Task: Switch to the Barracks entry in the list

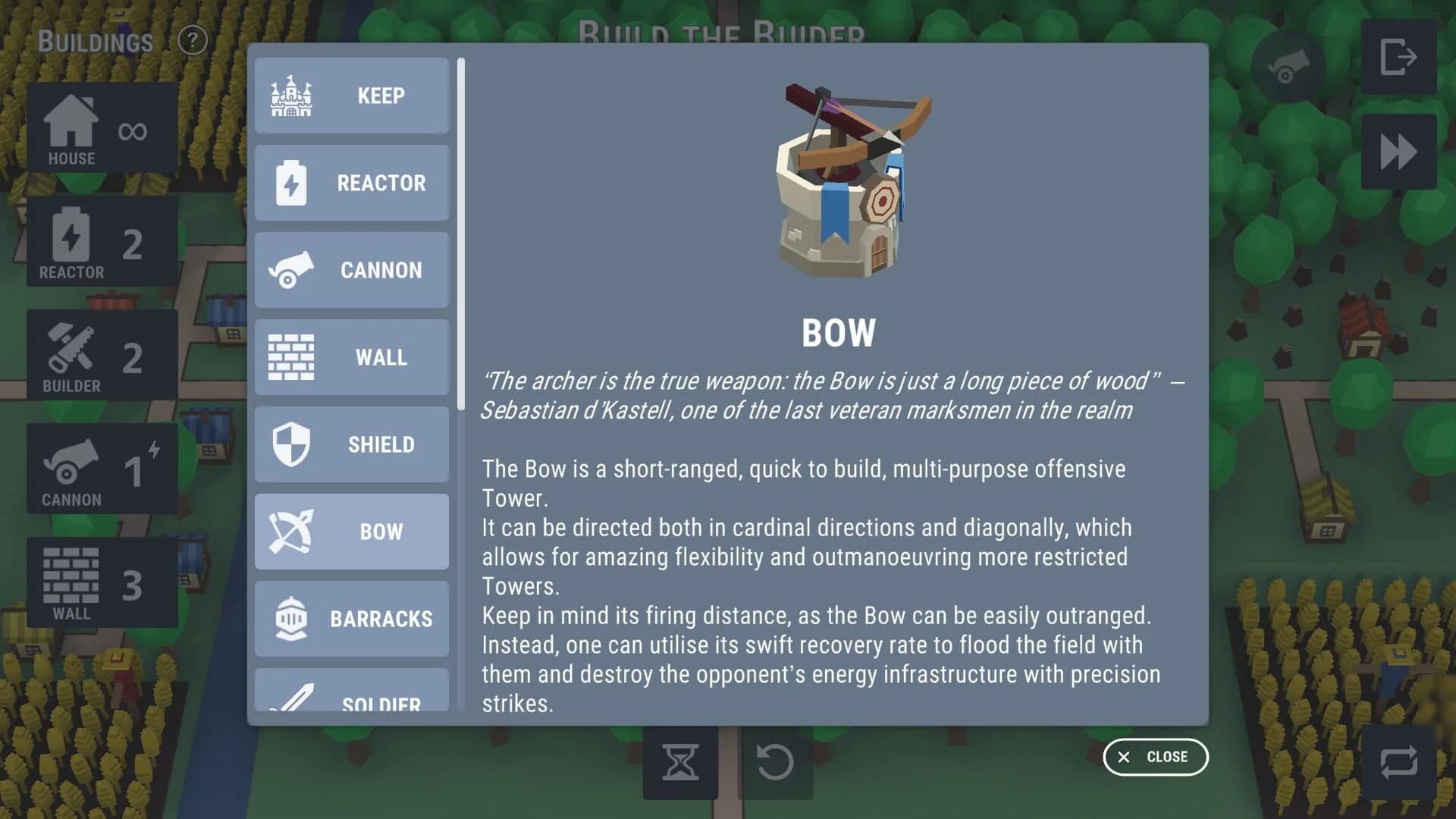Action: pos(351,619)
